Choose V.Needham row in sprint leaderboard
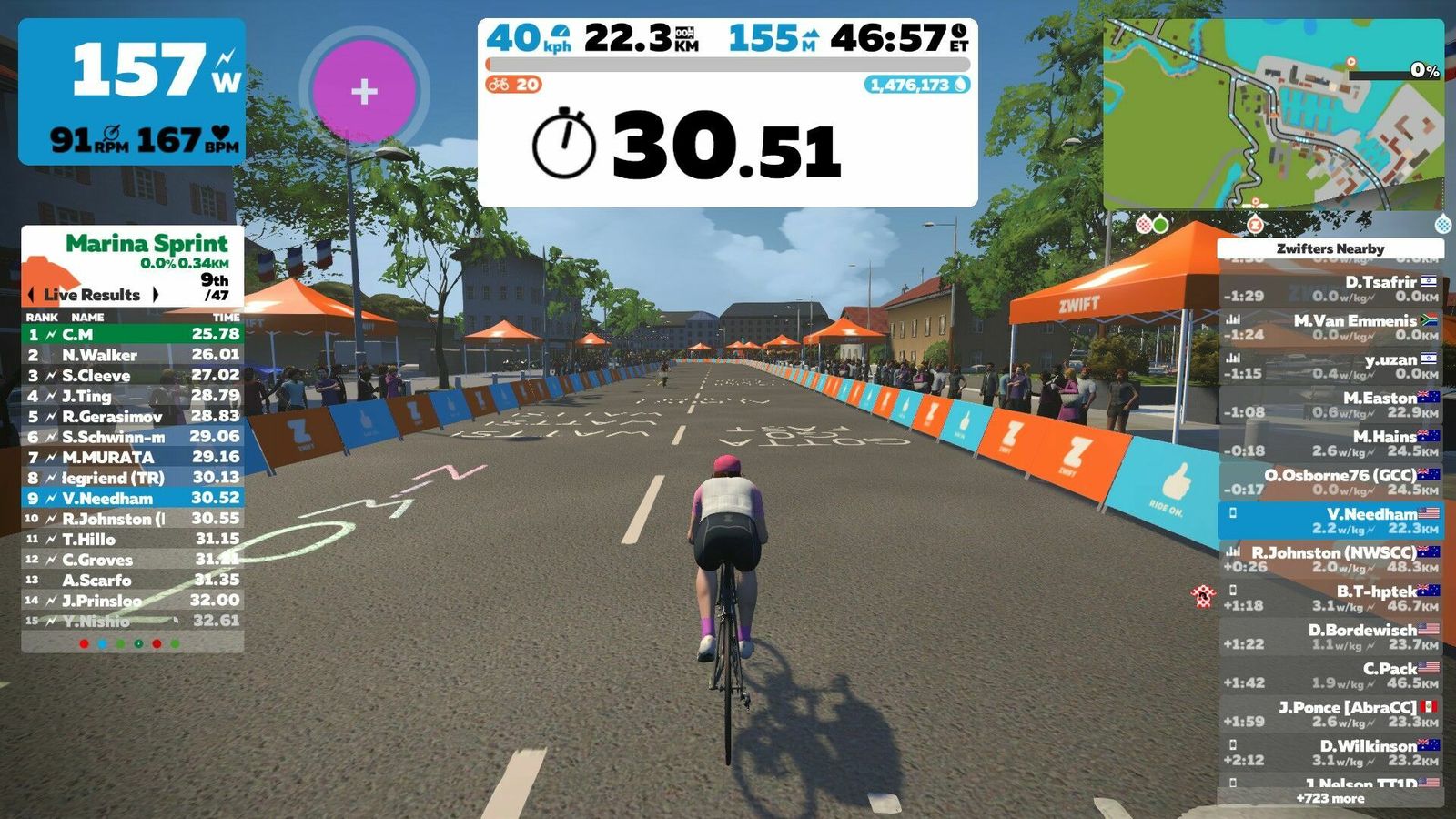The width and height of the screenshot is (1456, 819). point(132,498)
